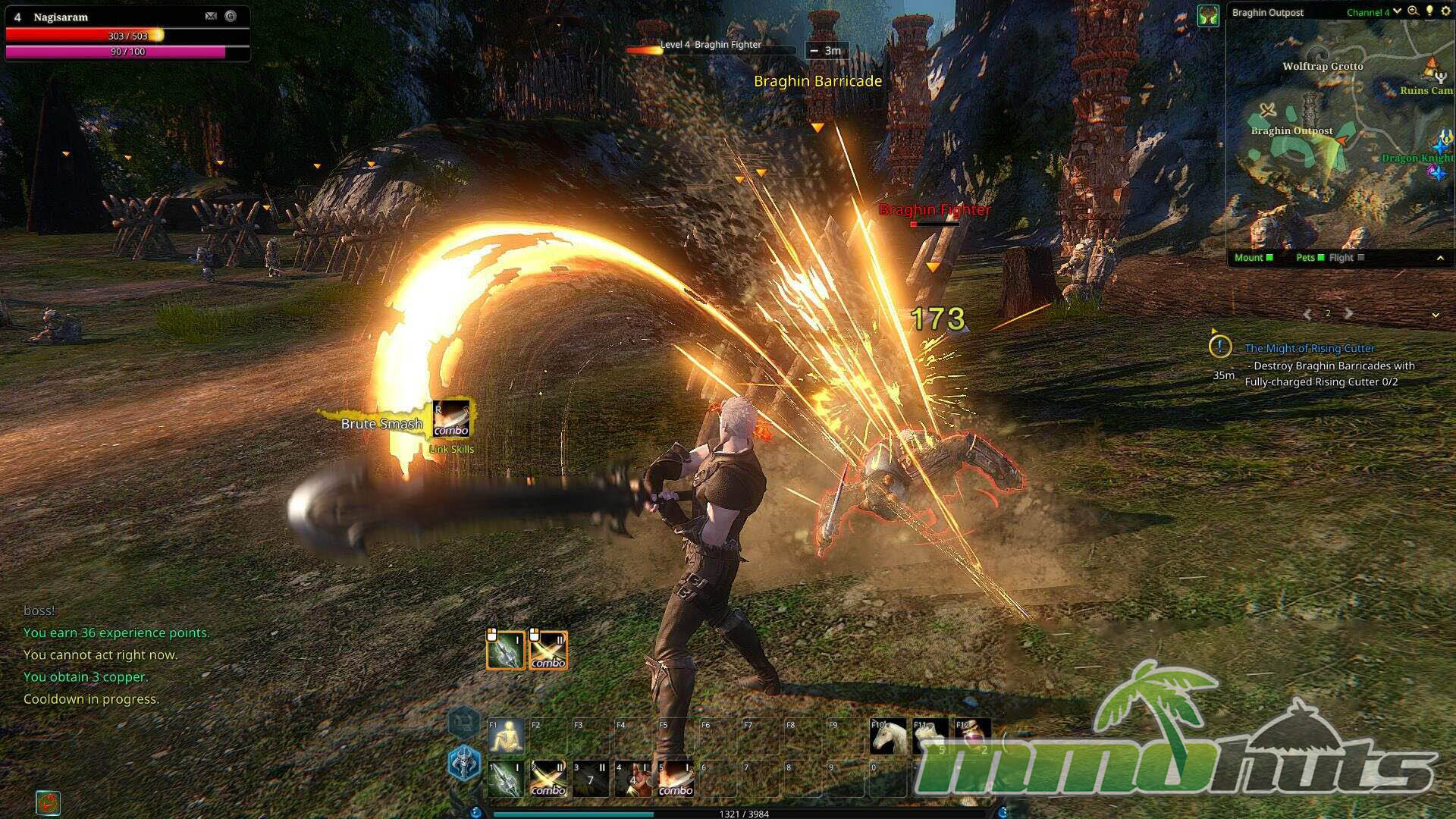
Task: Toggle the Pets filter checkbox
Action: coord(1320,258)
